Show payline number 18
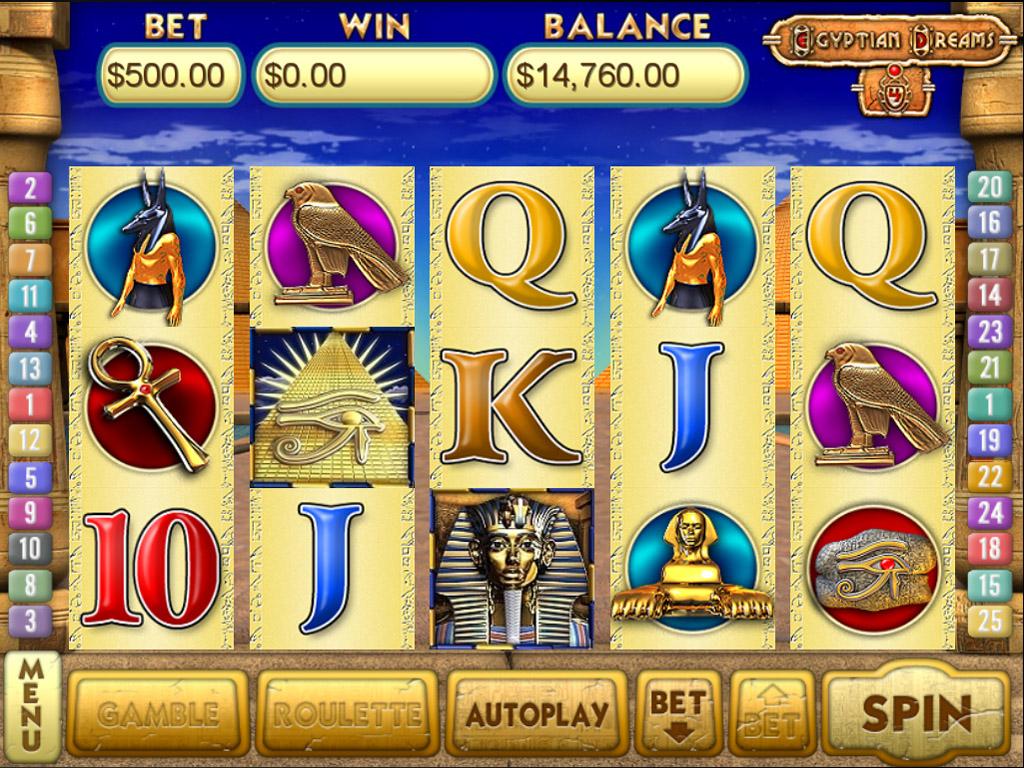This screenshot has height=768, width=1024. pos(989,549)
